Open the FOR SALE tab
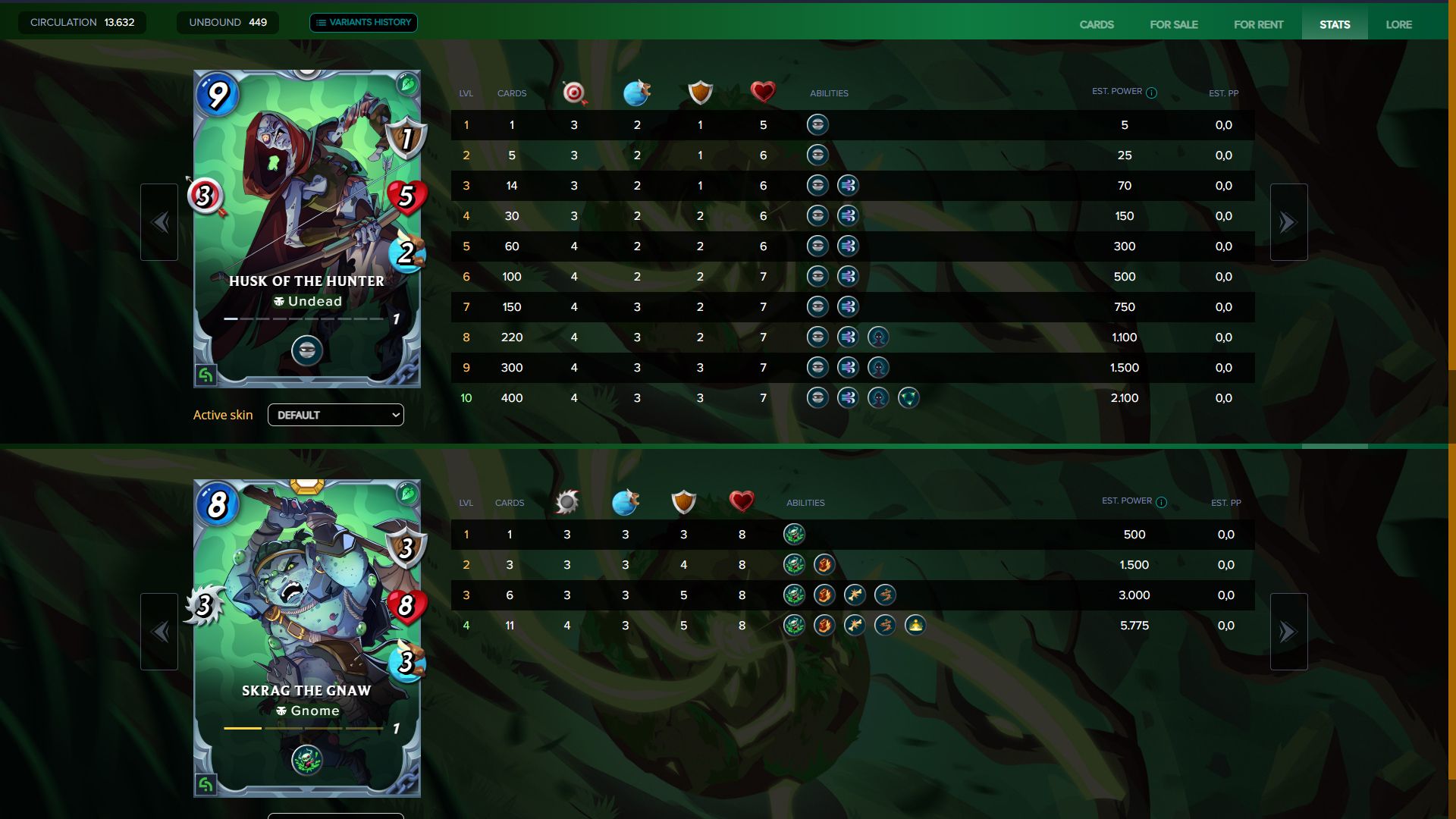The width and height of the screenshot is (1456, 819). coord(1175,24)
